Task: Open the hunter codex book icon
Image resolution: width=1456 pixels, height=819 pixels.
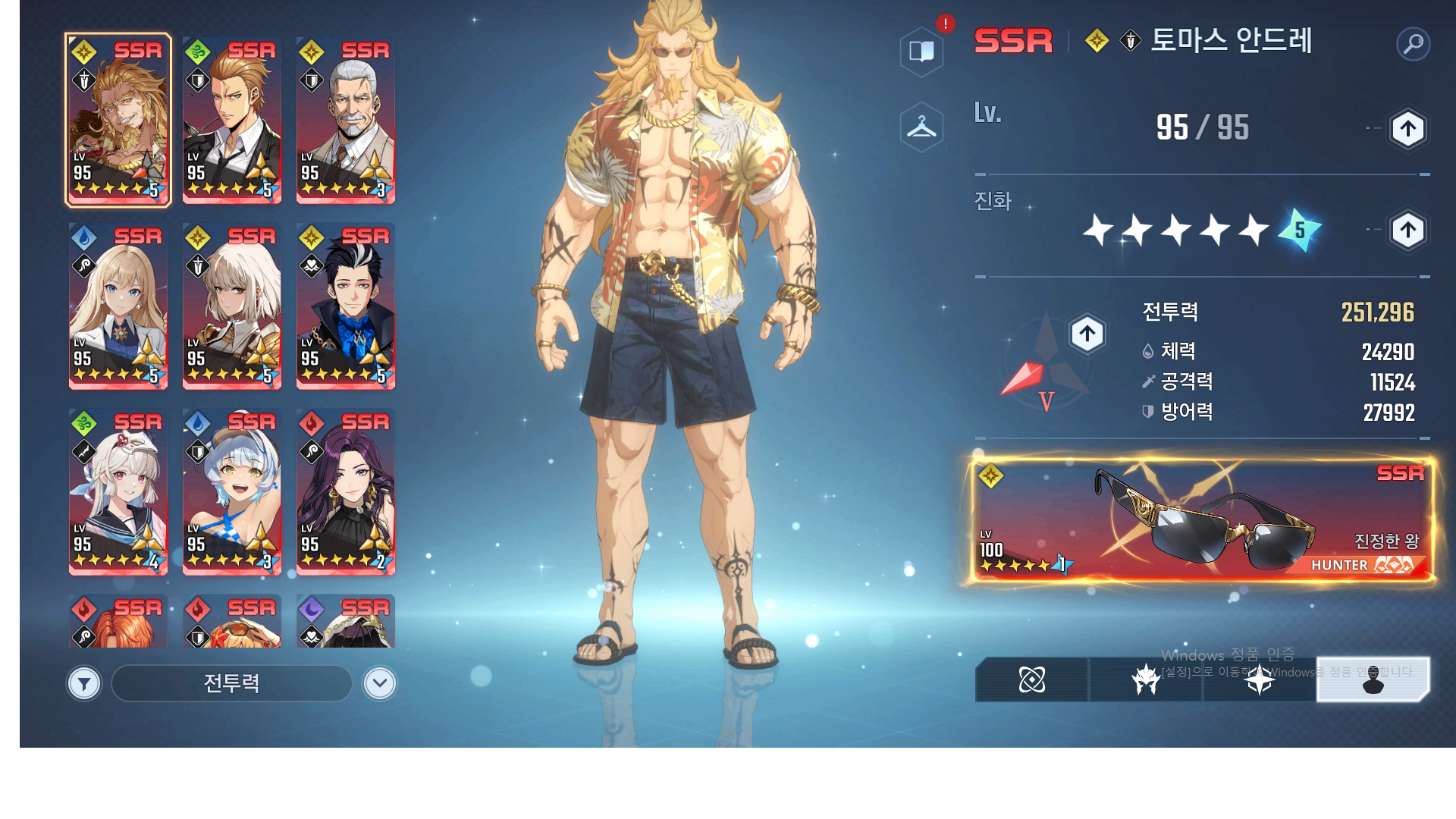Action: coord(921,52)
